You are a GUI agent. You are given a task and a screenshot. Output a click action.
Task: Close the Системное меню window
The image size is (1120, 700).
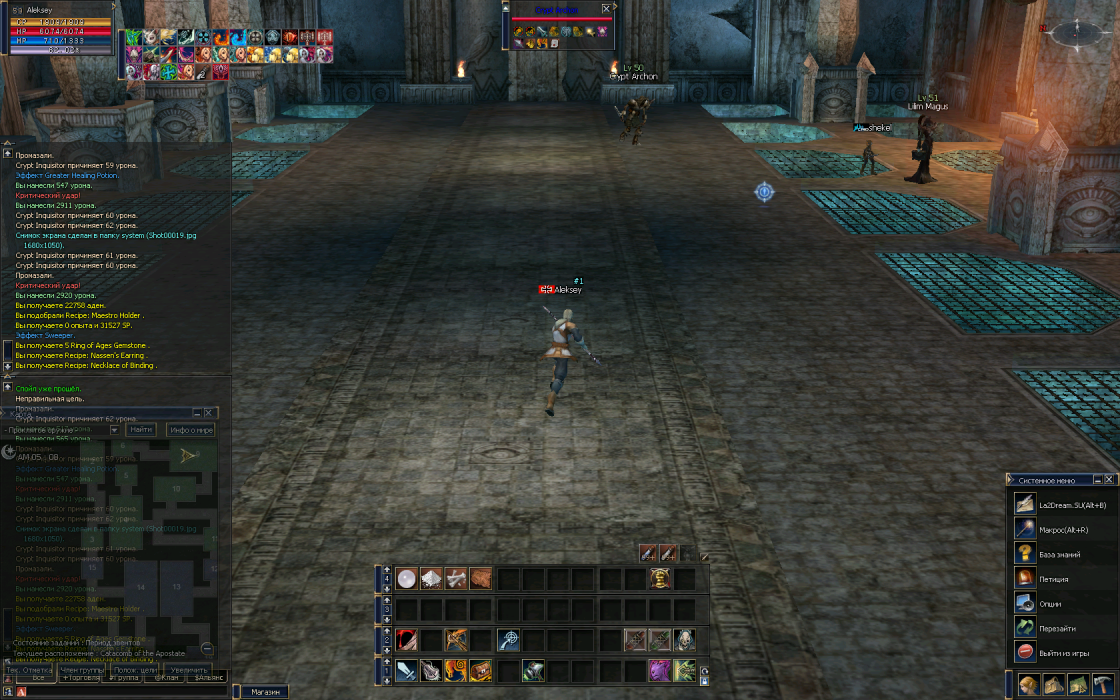point(1109,480)
